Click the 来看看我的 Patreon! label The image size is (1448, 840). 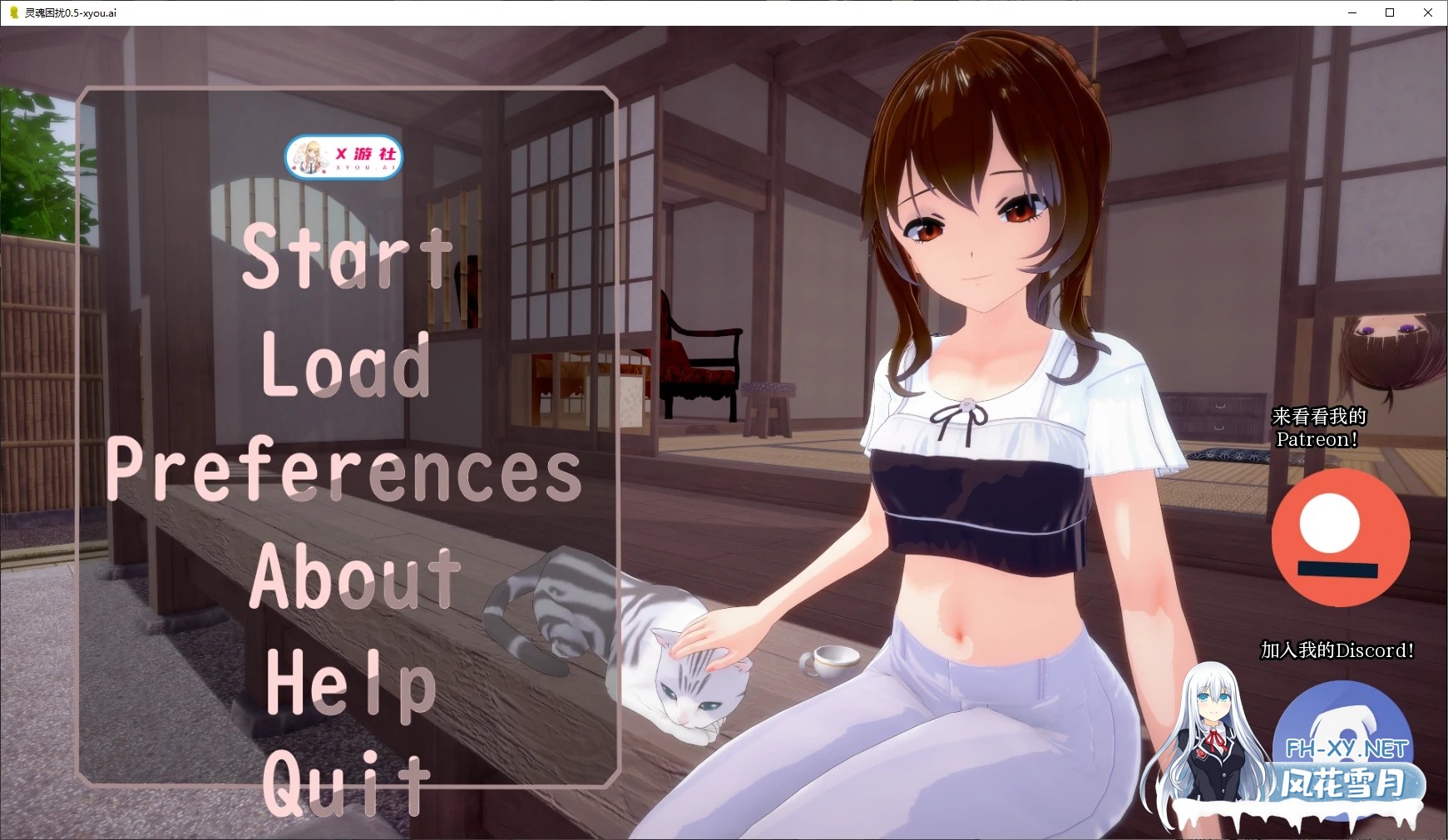[1320, 427]
